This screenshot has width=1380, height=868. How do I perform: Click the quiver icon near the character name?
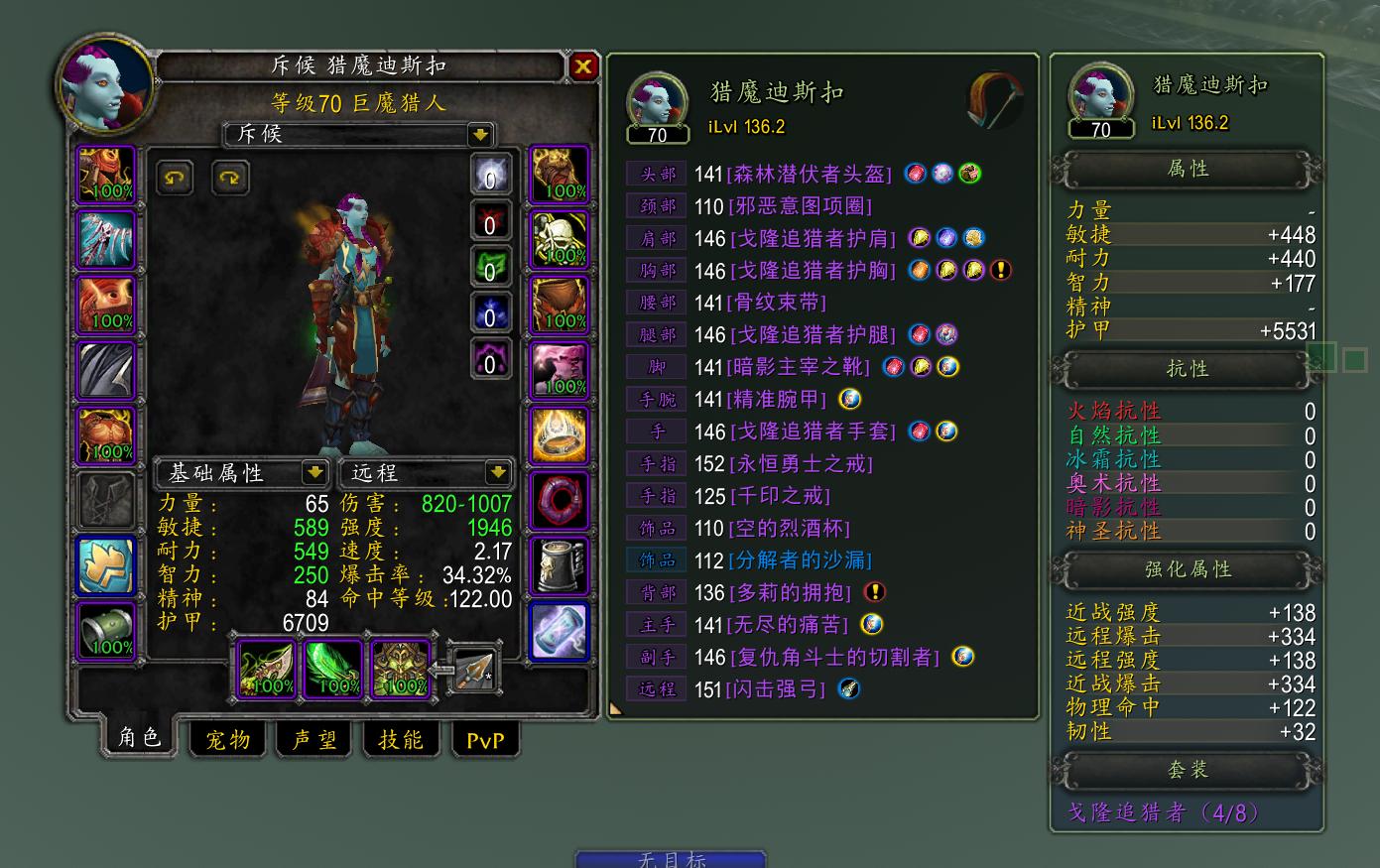[x=993, y=100]
